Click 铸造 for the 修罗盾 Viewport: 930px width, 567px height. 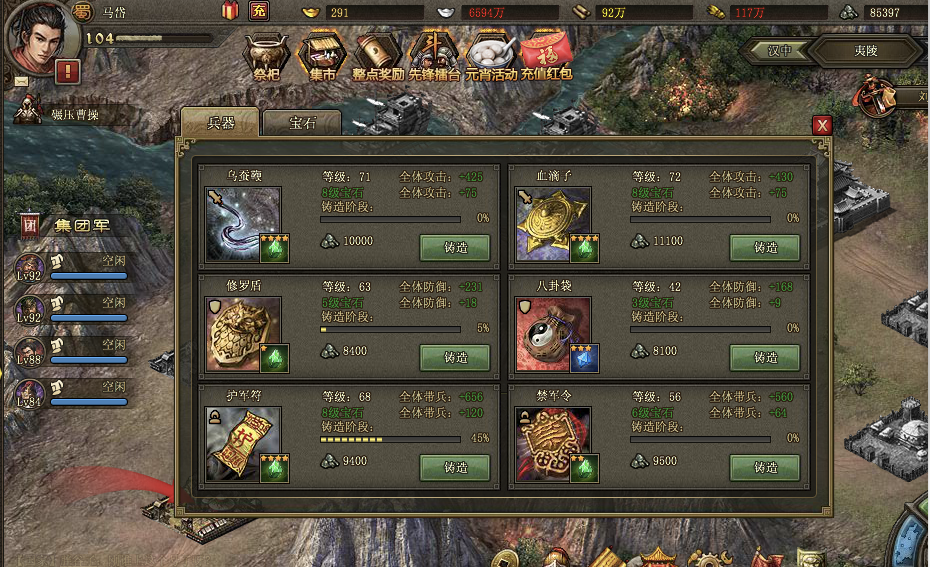[x=455, y=357]
